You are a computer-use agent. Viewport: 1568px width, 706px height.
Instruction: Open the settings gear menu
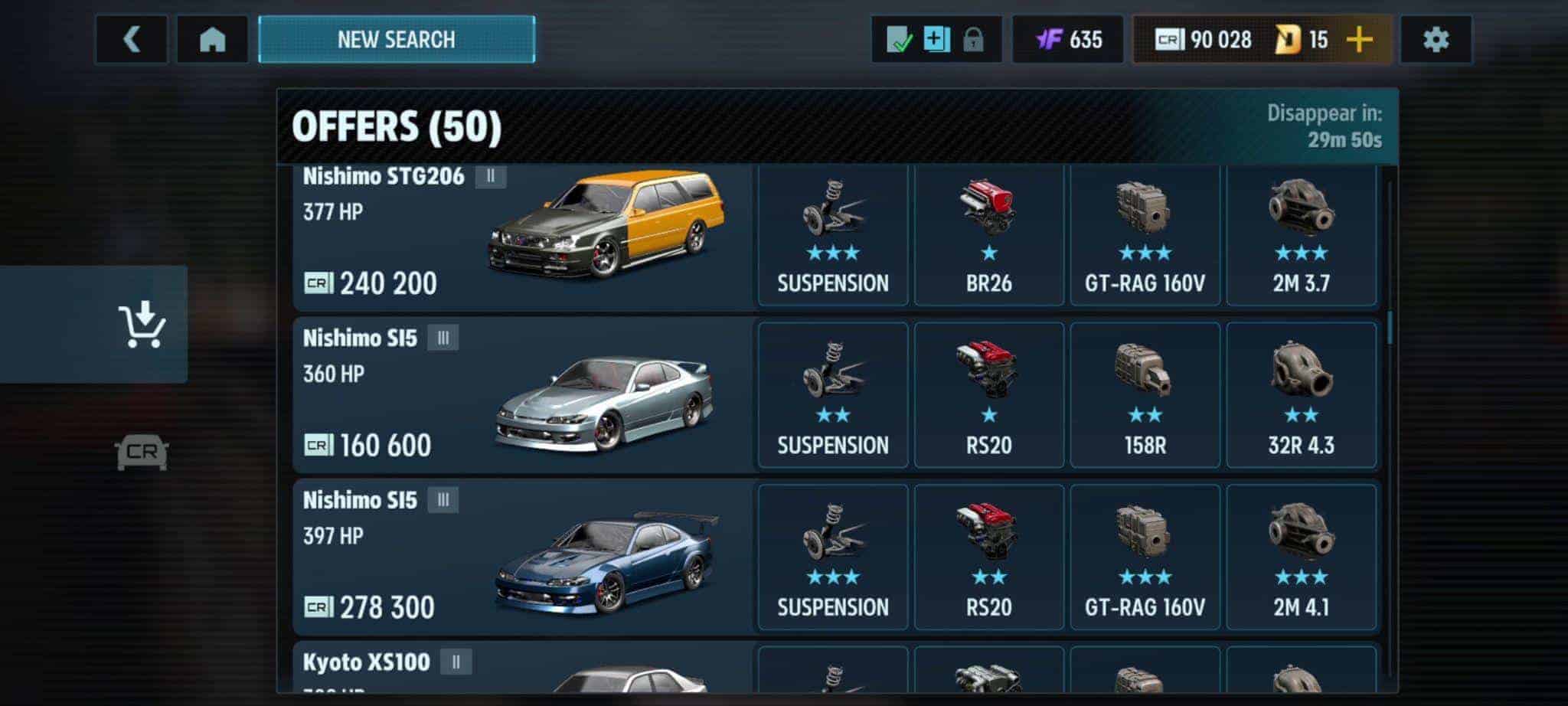click(x=1436, y=40)
